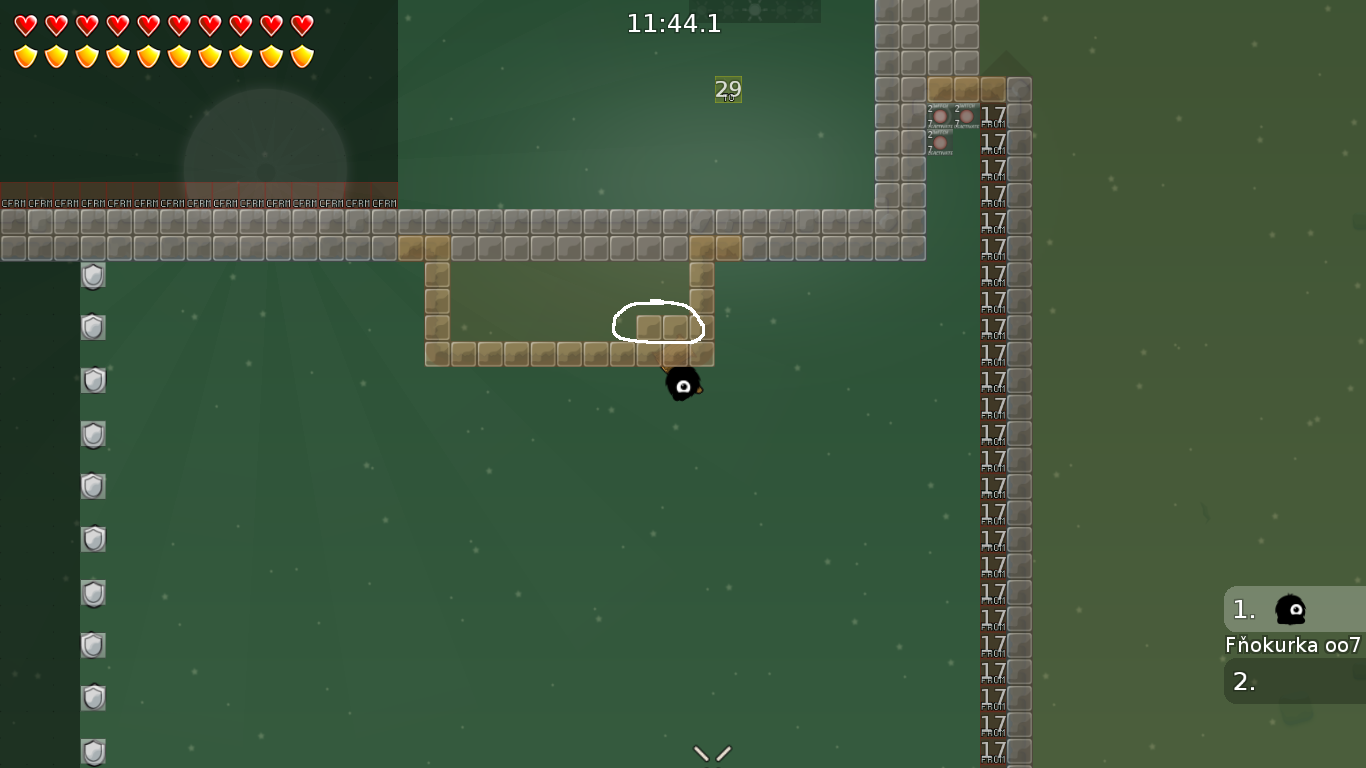Click your black character in the arena
Viewport: 1366px width, 768px height.
(x=684, y=386)
